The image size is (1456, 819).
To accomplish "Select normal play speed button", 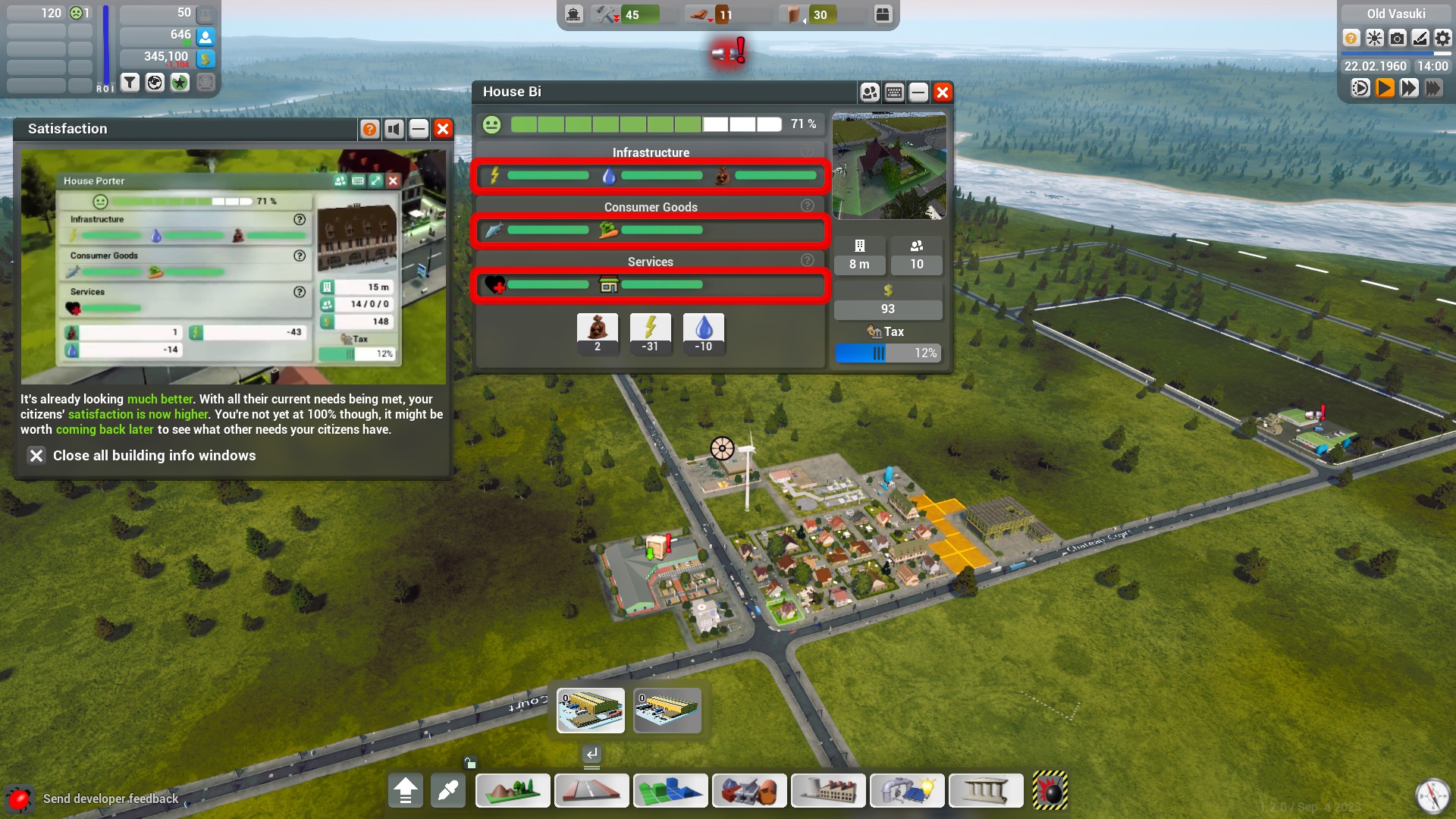I will click(x=1385, y=88).
